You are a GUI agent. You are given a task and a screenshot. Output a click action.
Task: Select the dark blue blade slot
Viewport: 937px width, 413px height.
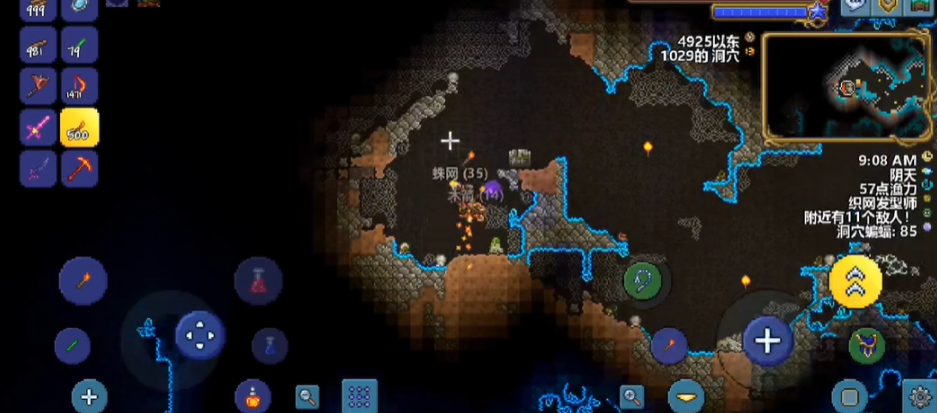(x=38, y=168)
